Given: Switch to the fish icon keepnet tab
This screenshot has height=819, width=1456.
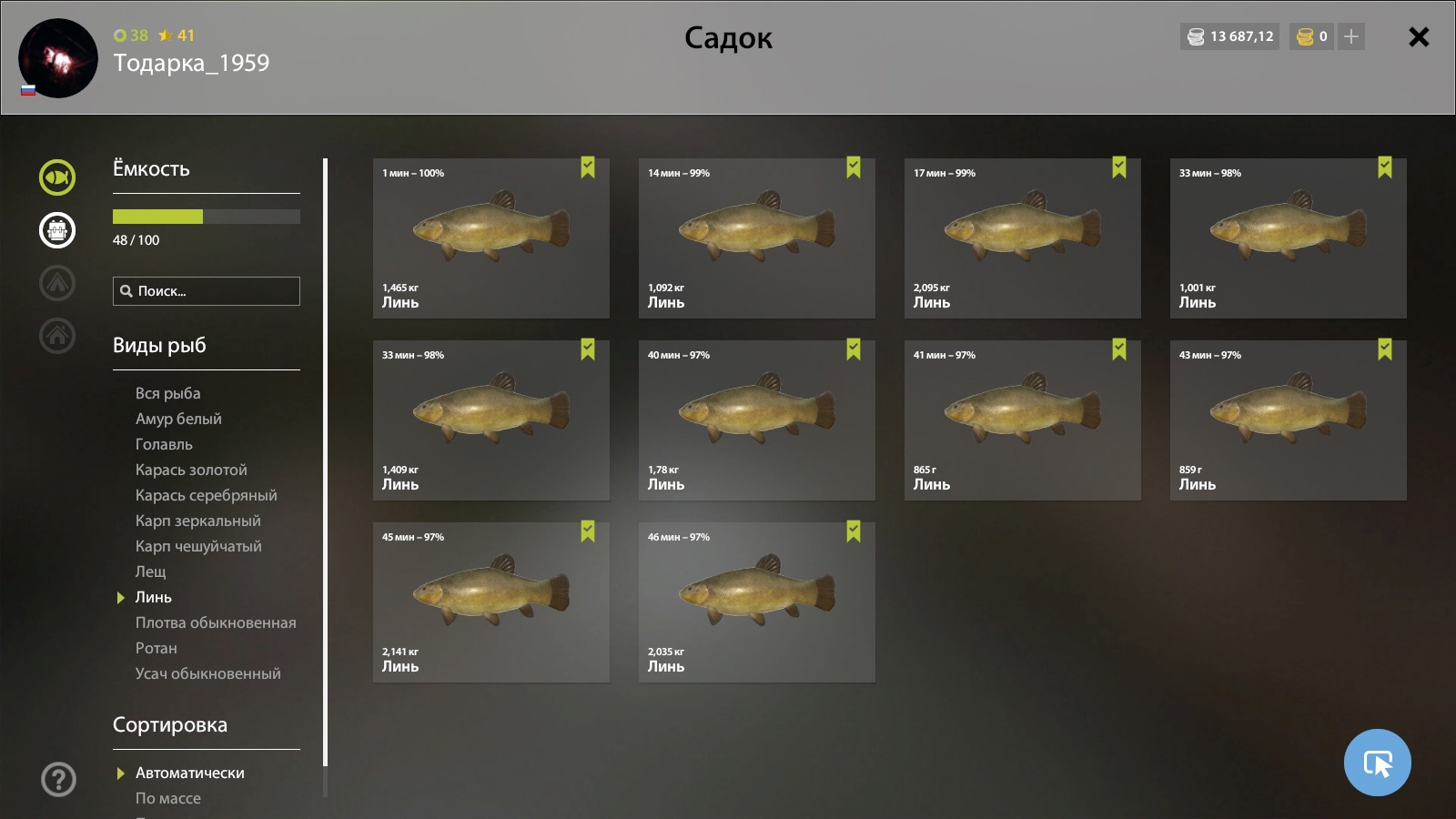Looking at the screenshot, I should point(57,177).
